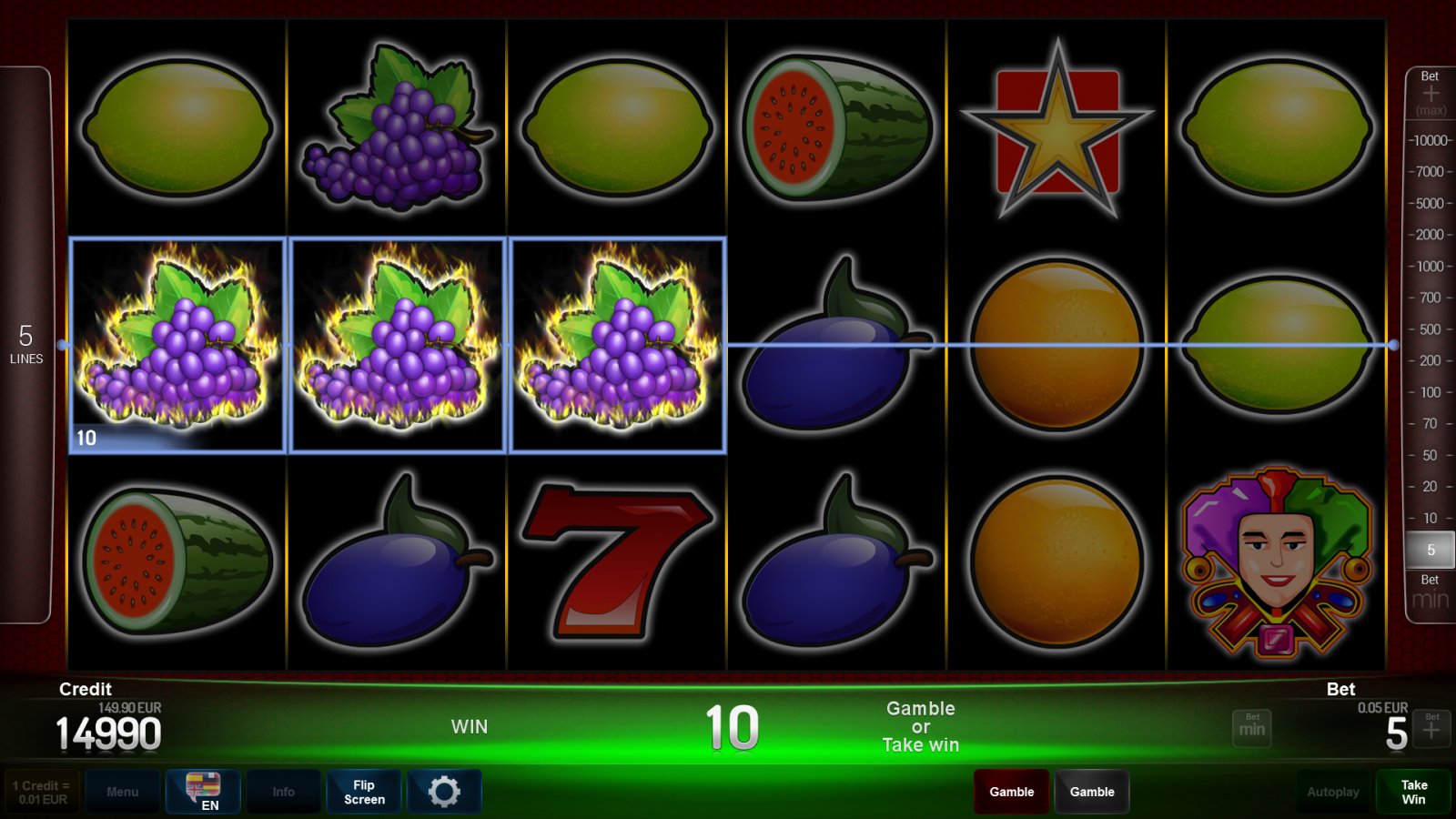Open the EN language selector
The width and height of the screenshot is (1456, 819).
point(203,791)
